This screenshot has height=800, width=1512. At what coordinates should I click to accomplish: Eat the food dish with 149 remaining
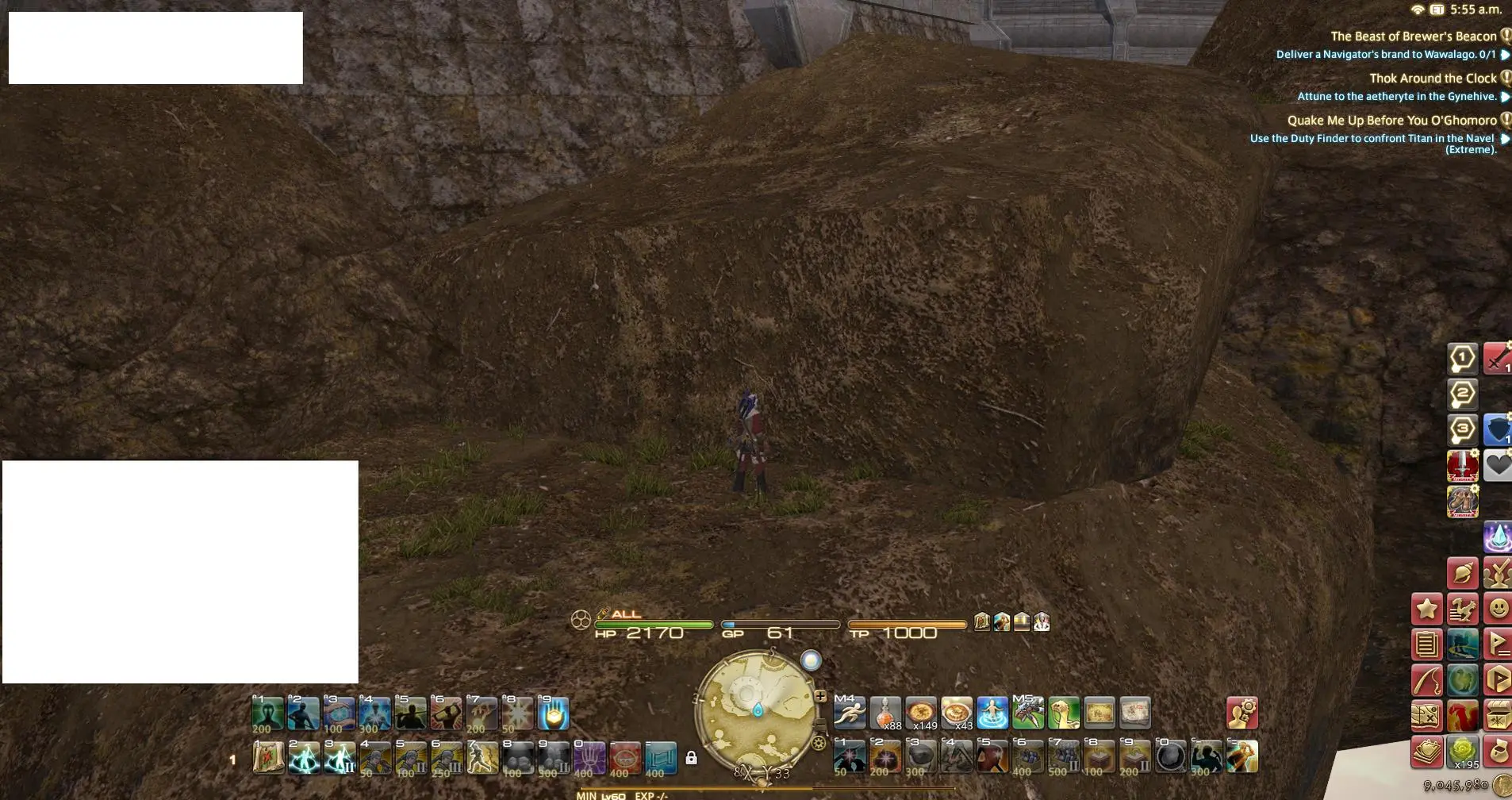tap(921, 713)
